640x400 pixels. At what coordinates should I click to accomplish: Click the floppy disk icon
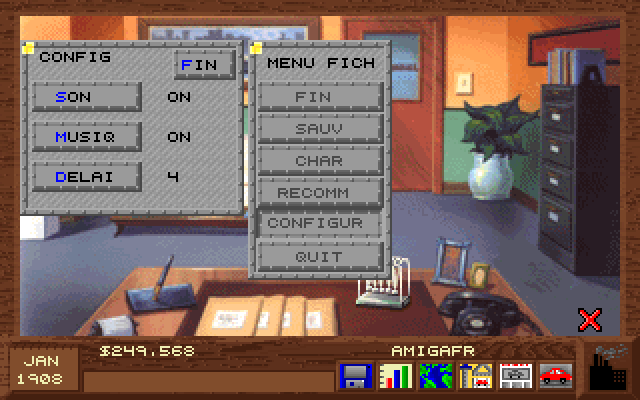coord(356,376)
